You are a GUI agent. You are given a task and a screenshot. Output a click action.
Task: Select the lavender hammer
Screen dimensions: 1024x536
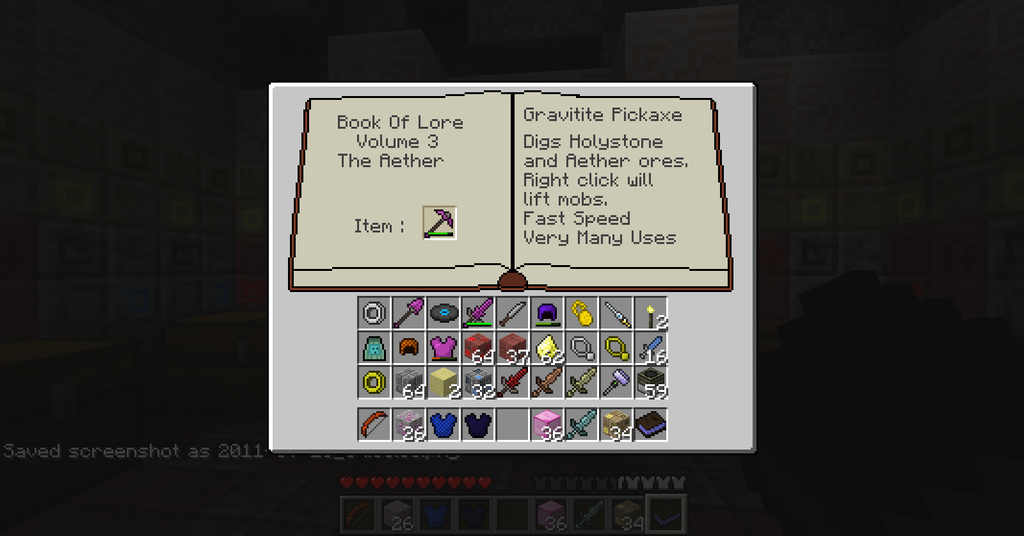pyautogui.click(x=616, y=382)
